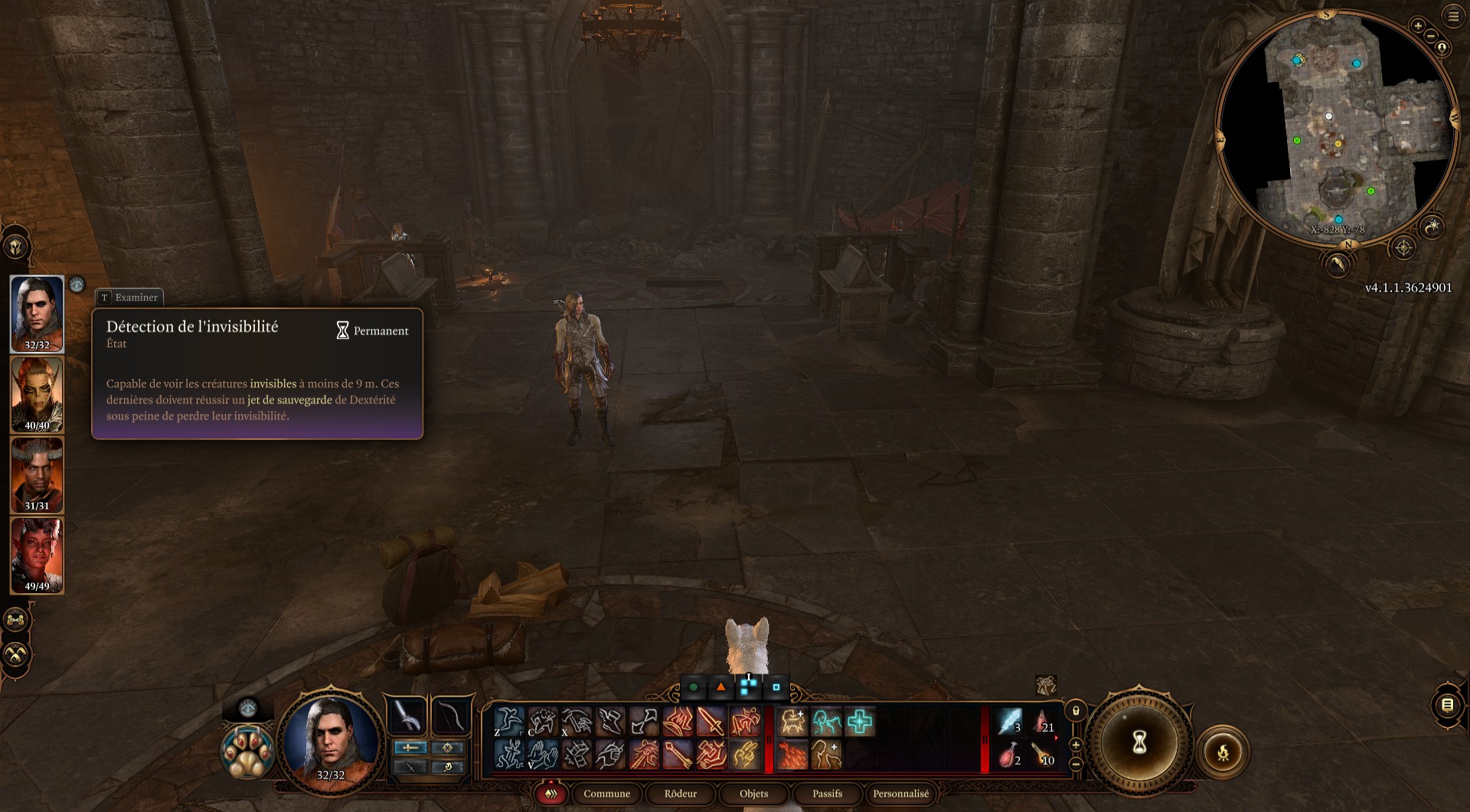
Task: Select the Objets hotbar tab
Action: 753,794
